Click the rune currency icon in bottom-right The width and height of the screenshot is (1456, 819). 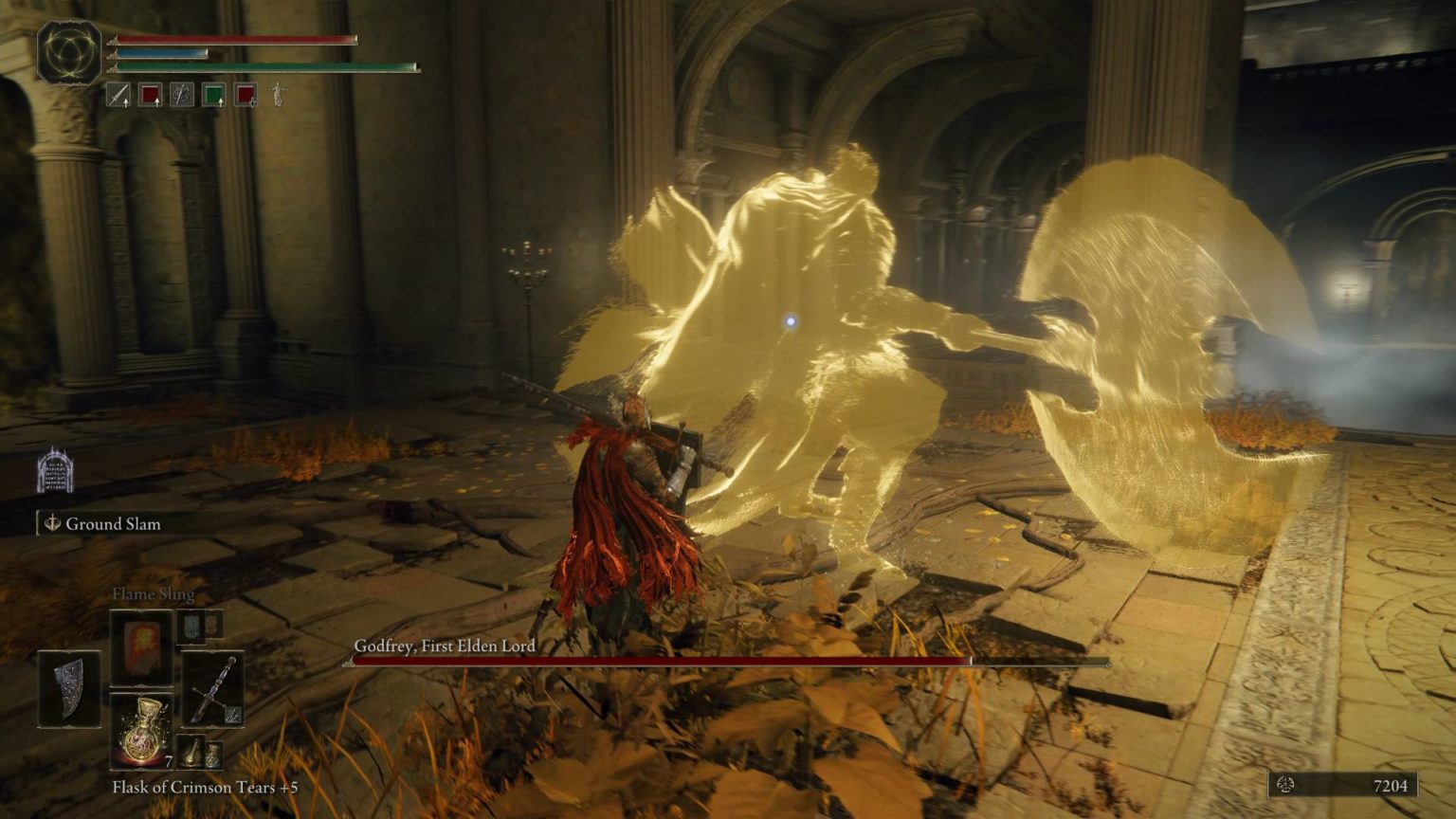click(1287, 784)
